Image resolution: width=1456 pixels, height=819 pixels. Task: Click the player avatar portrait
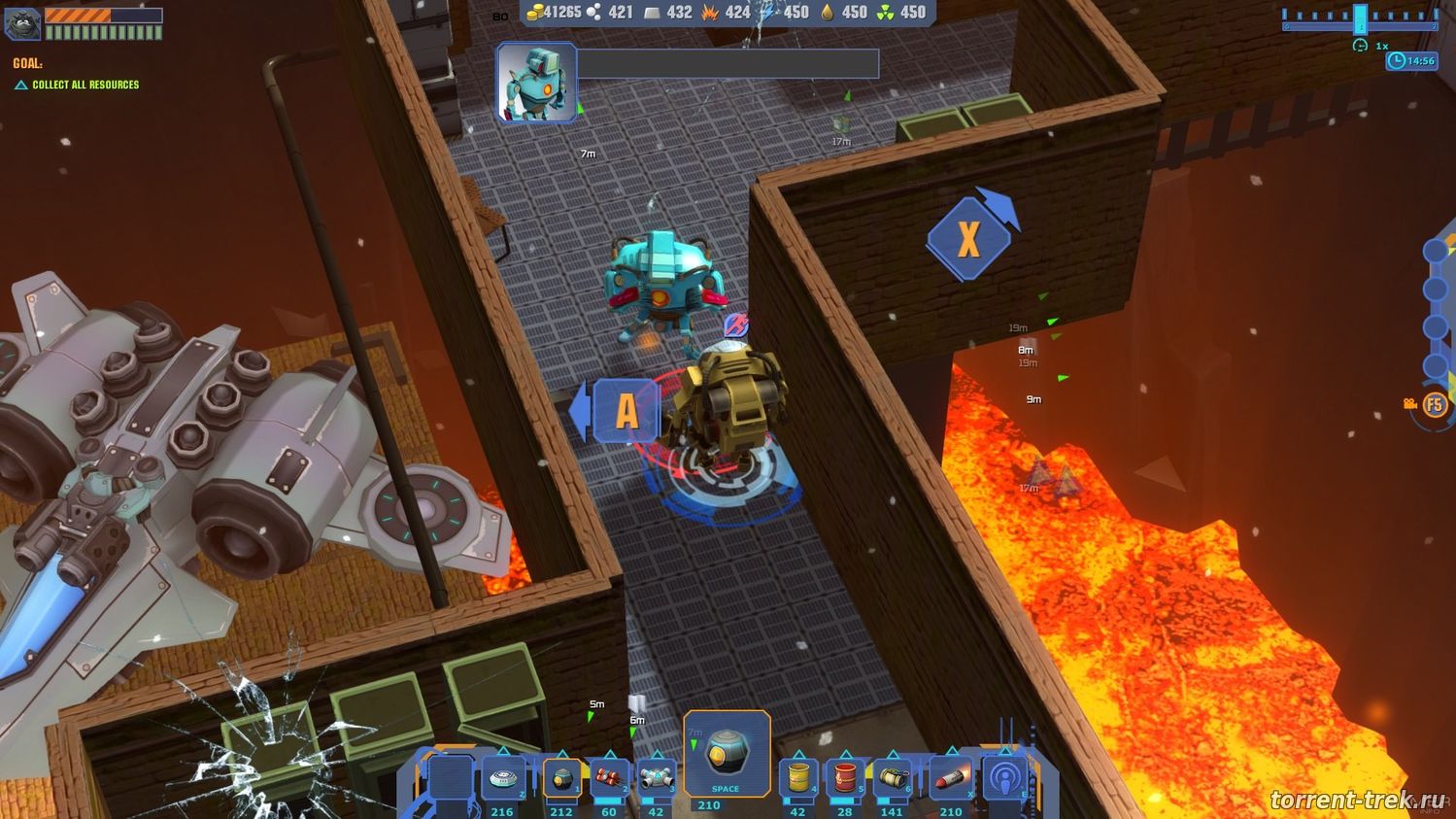22,23
